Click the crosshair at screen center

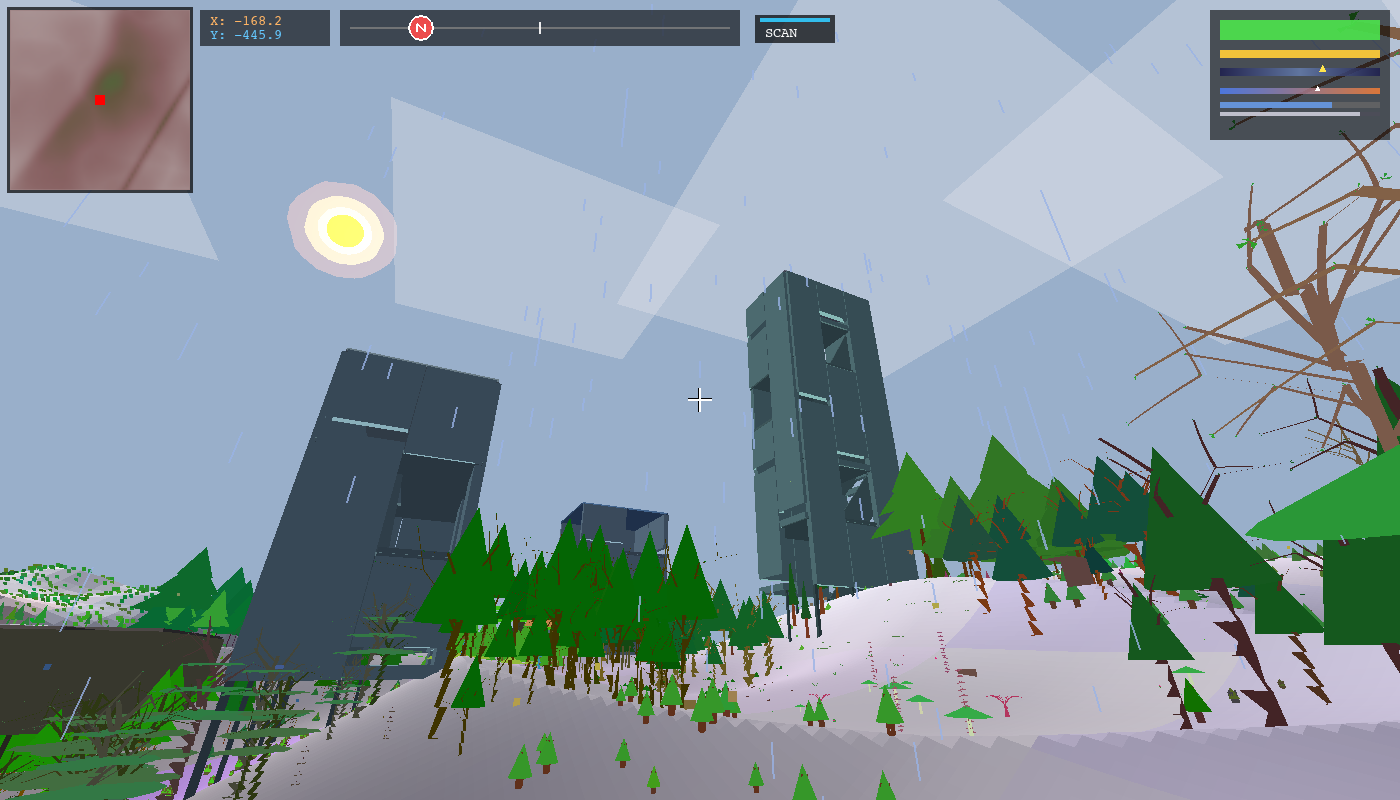click(700, 400)
